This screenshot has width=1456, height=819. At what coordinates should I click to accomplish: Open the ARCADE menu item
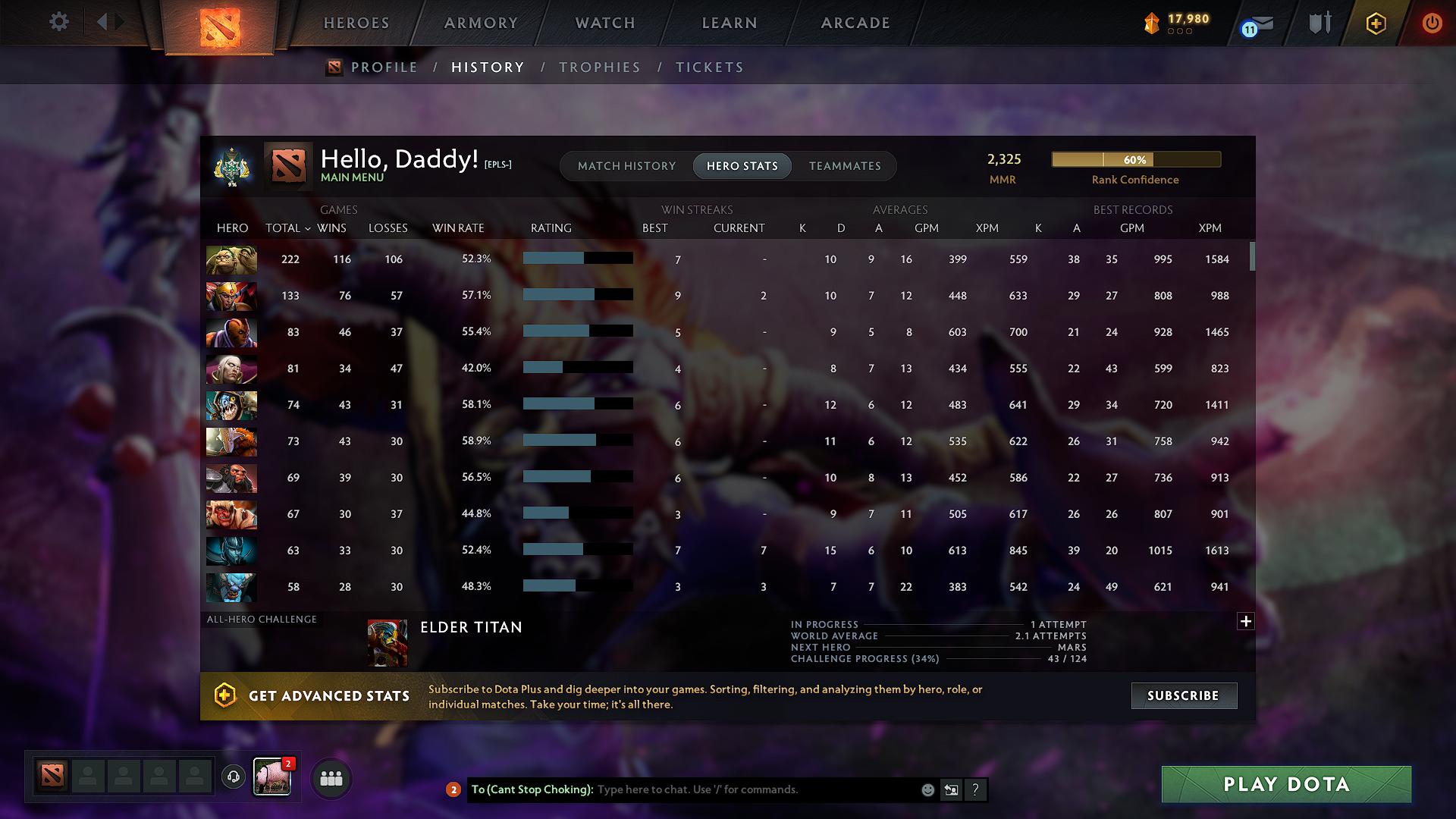tap(855, 23)
